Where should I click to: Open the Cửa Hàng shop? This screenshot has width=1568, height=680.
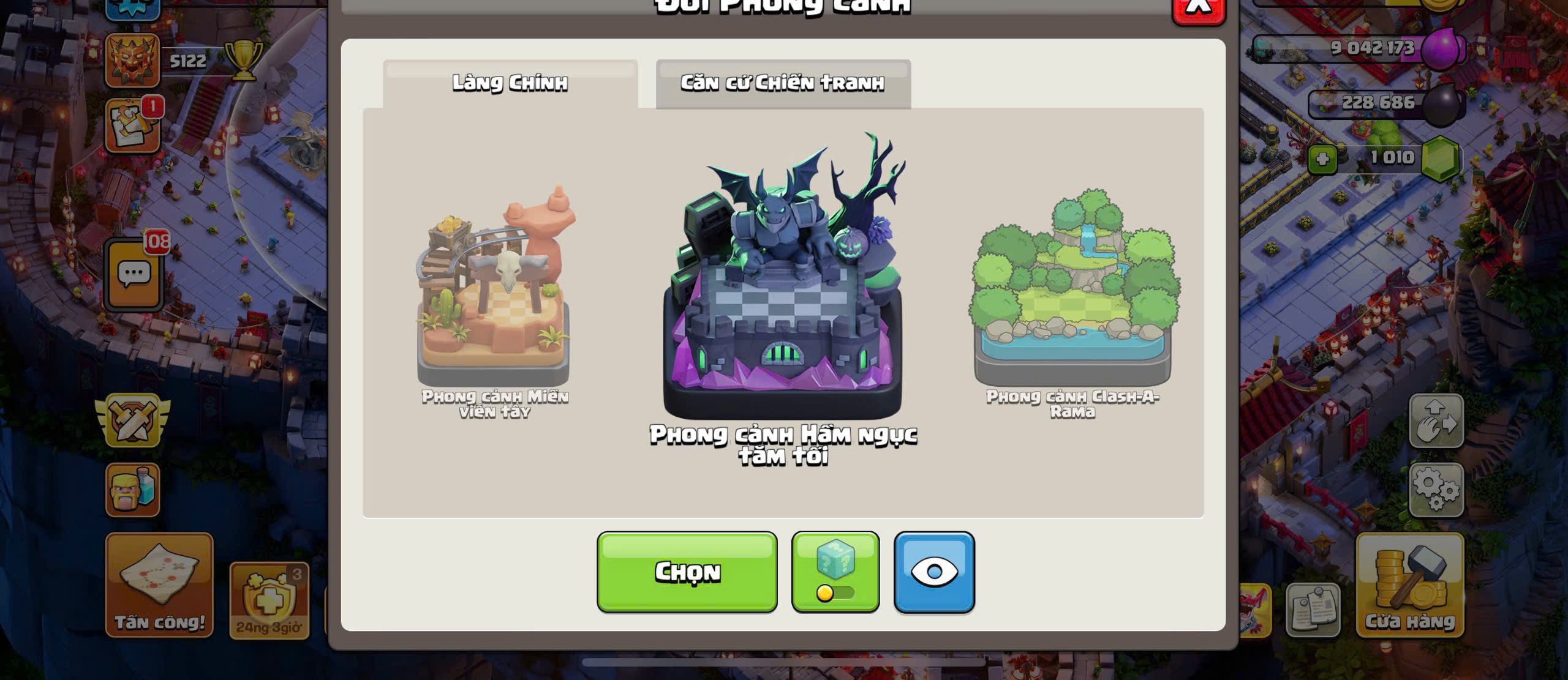pyautogui.click(x=1409, y=585)
